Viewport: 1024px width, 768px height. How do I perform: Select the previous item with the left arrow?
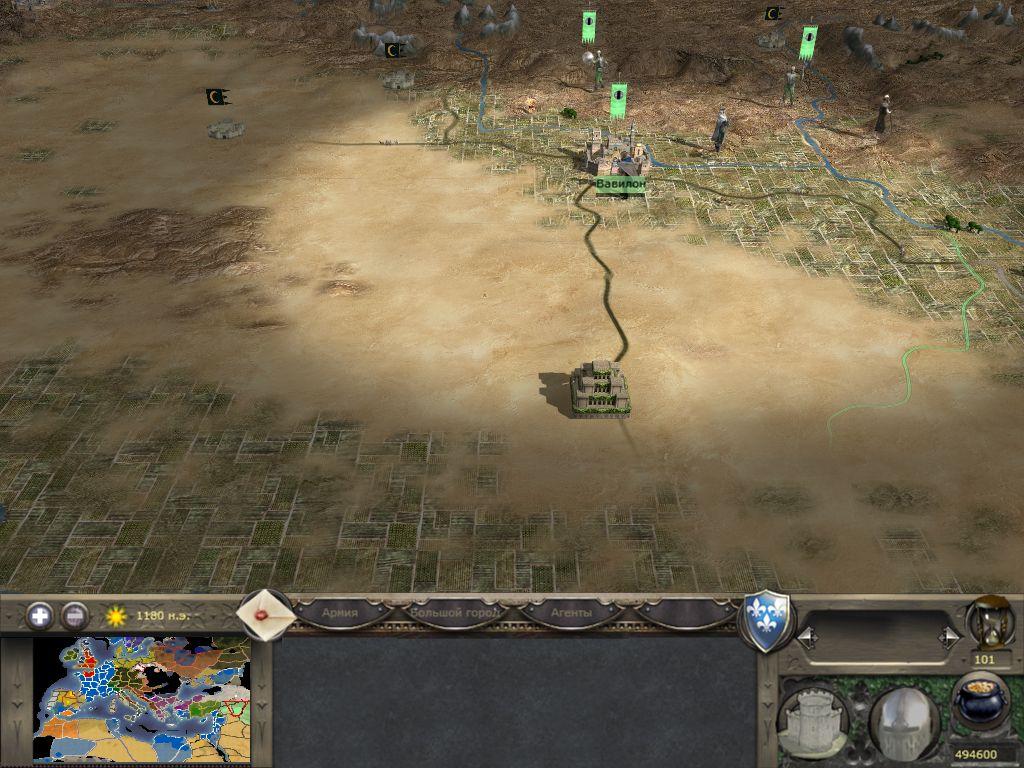point(806,636)
